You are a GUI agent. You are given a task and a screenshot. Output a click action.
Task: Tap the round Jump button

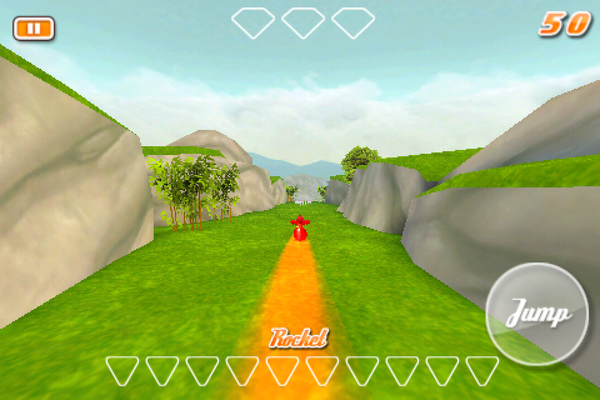click(x=537, y=314)
